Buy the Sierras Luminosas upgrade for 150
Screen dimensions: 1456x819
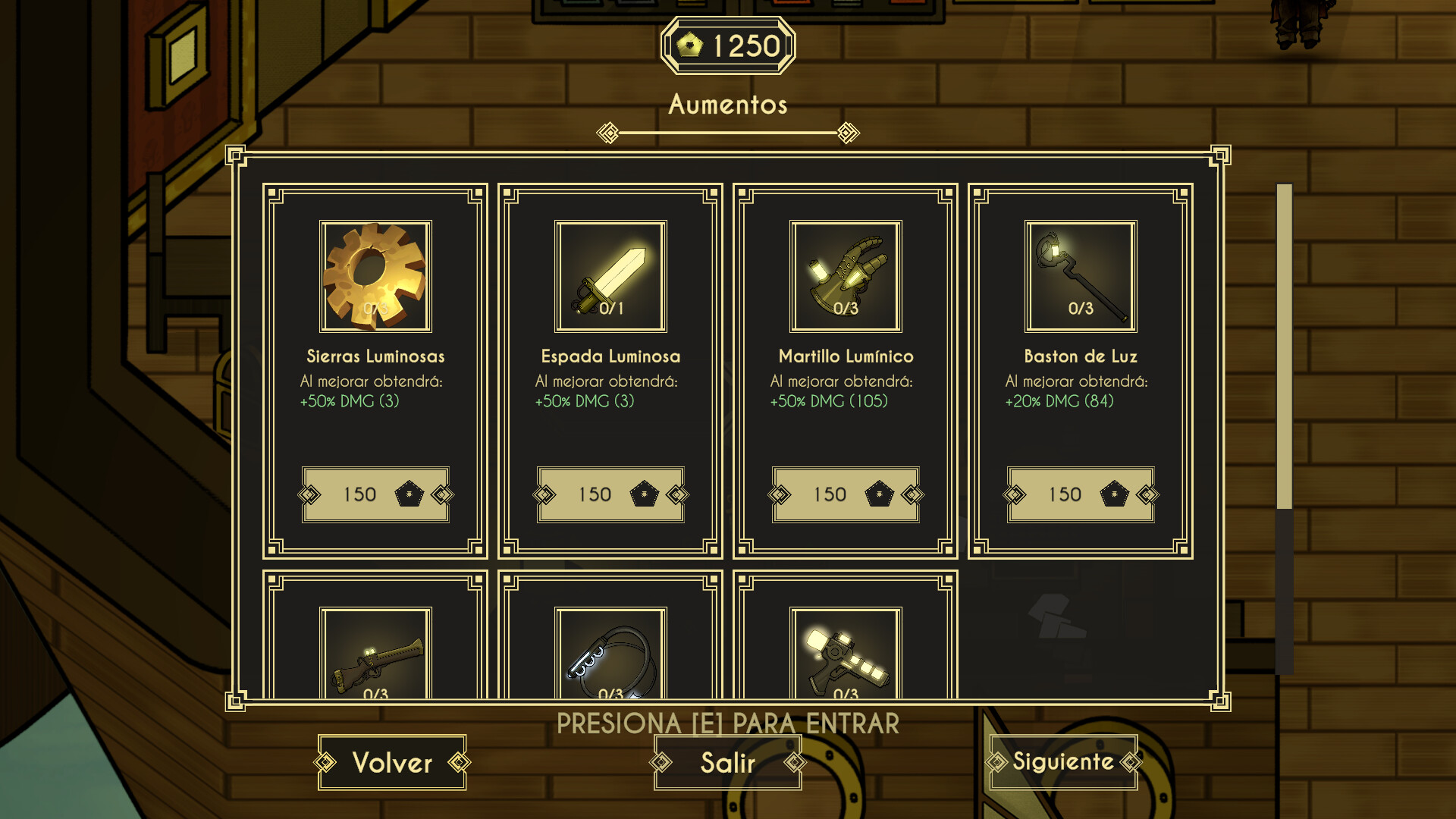(375, 494)
